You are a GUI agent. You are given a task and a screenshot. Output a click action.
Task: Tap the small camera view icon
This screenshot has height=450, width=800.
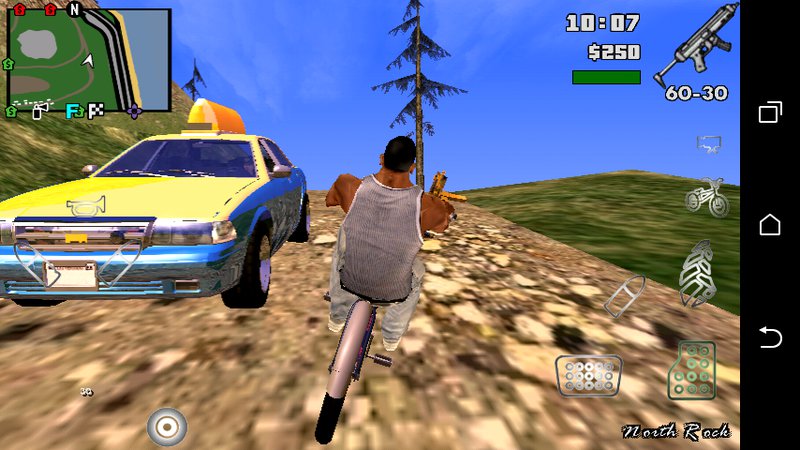coord(709,145)
